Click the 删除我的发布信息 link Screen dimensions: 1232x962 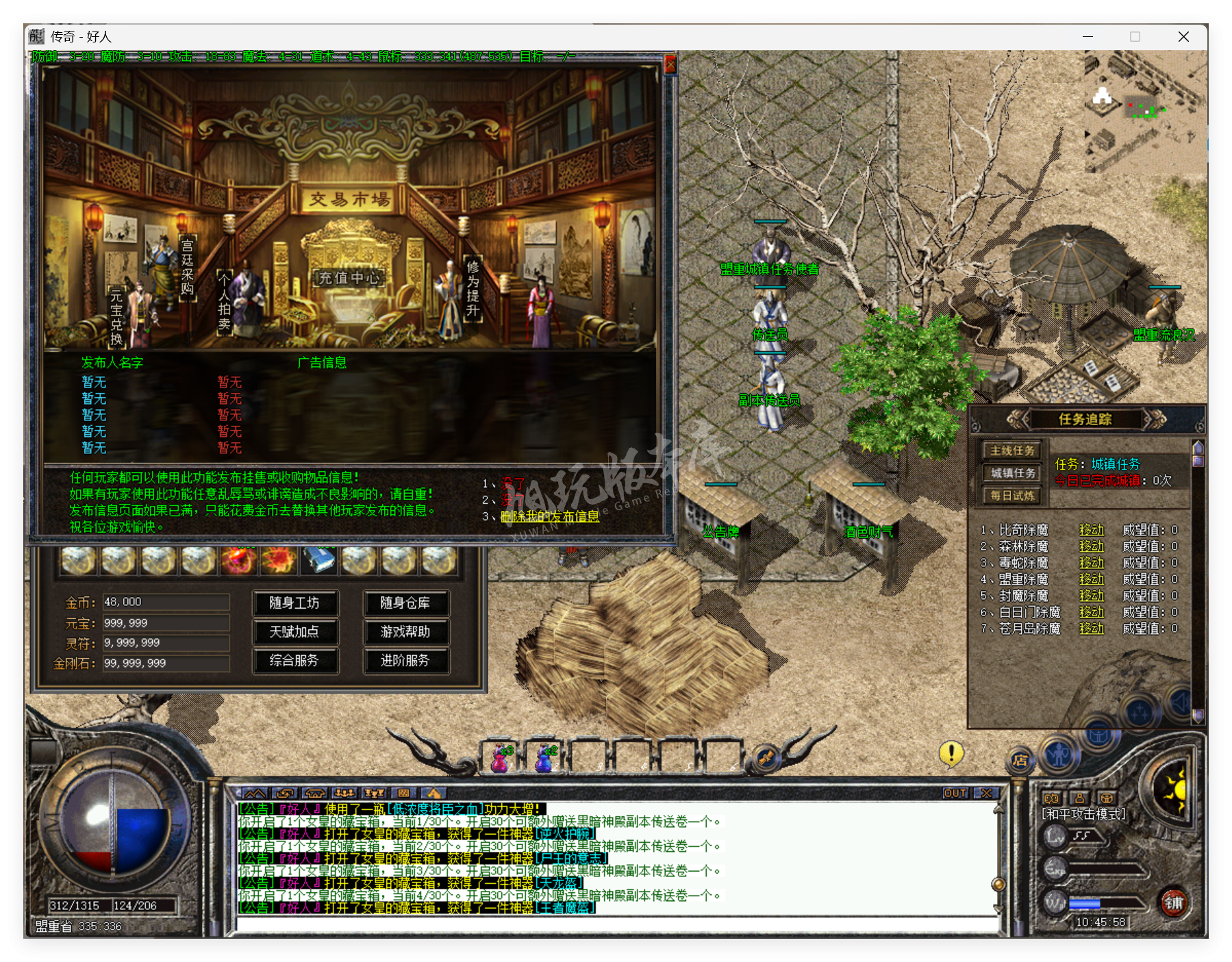coord(549,516)
